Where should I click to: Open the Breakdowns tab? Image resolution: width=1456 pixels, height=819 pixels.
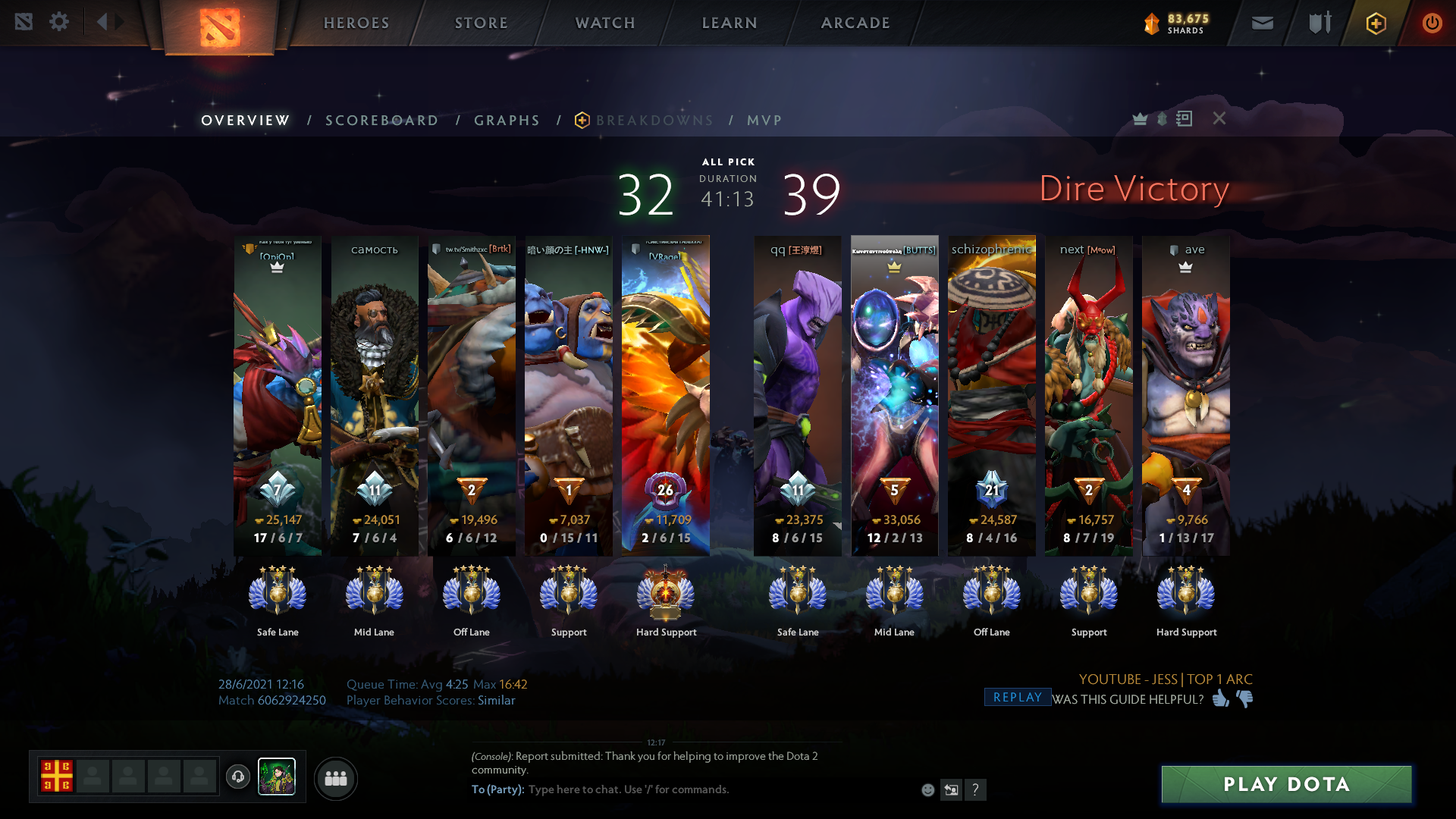(x=654, y=121)
